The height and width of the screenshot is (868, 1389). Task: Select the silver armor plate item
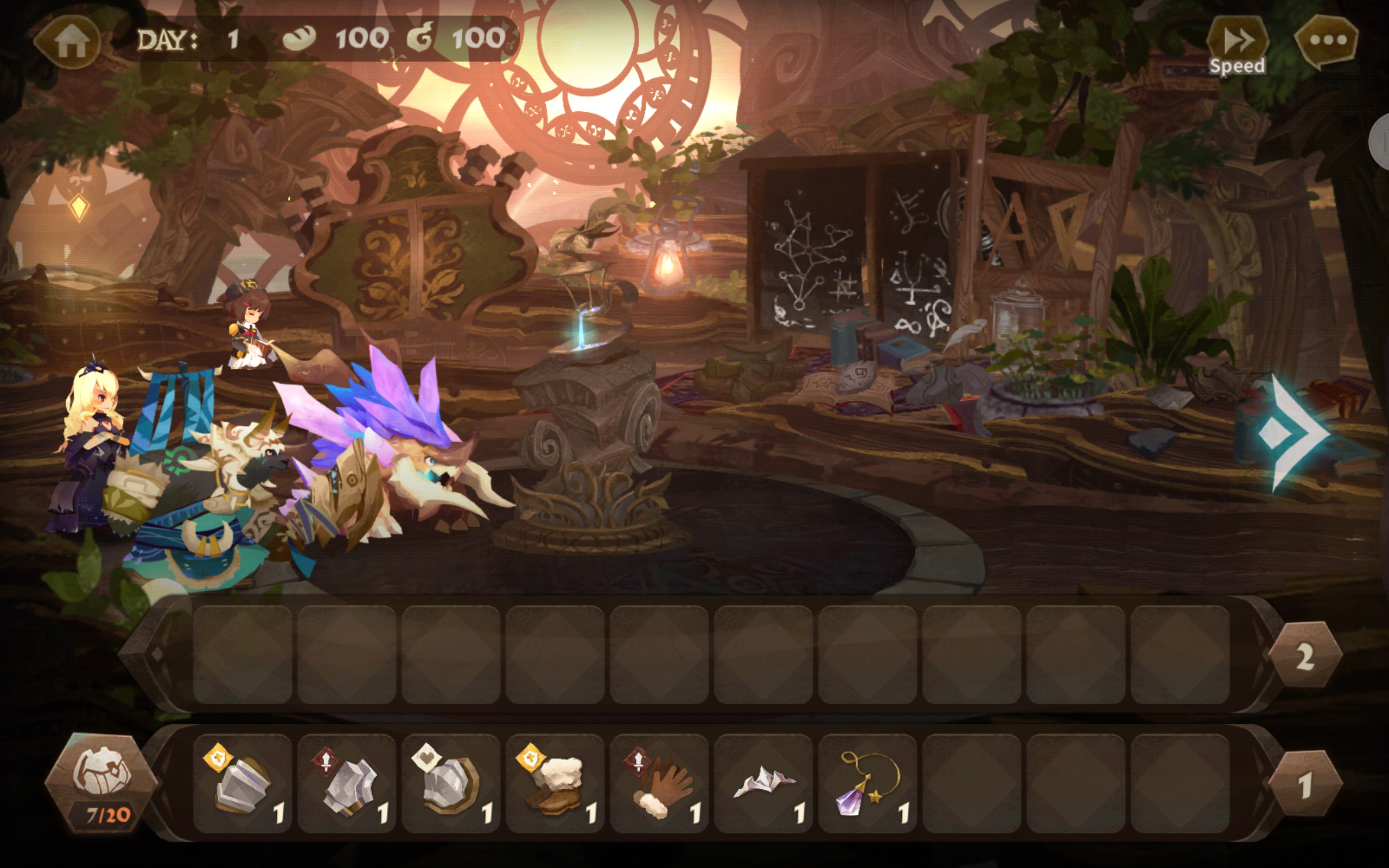tap(243, 783)
